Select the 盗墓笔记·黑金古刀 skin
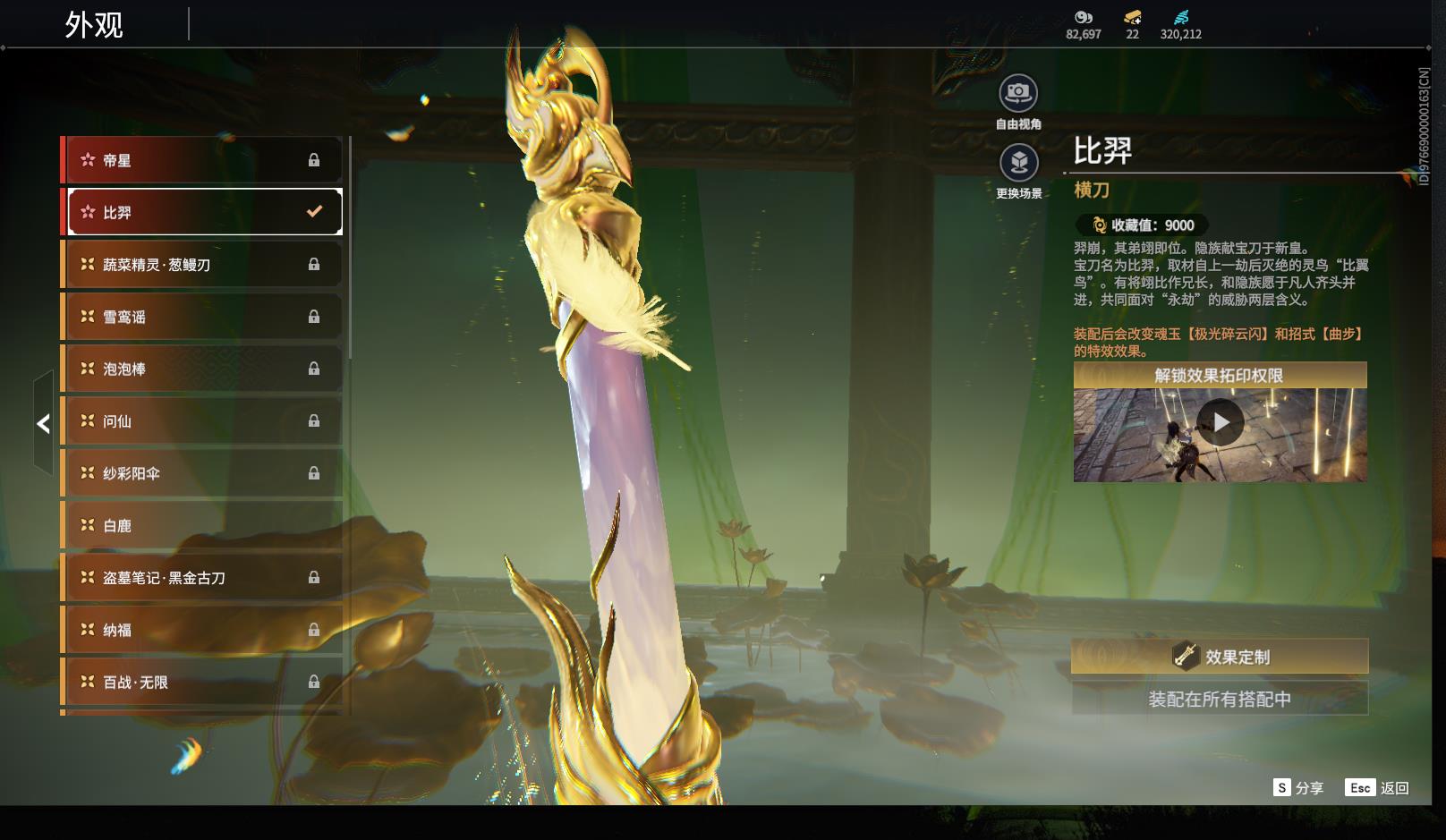 pyautogui.click(x=204, y=578)
